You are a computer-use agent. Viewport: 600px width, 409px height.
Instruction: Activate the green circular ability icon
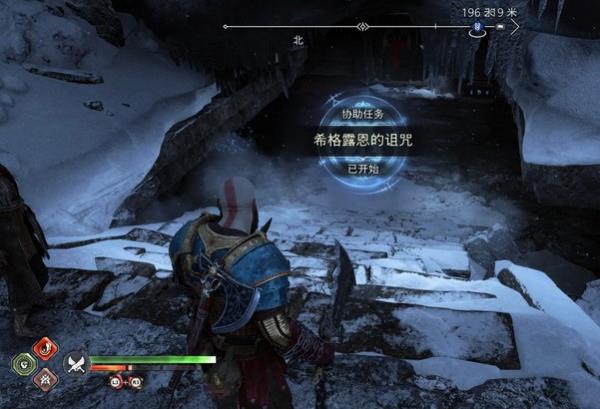point(22,363)
